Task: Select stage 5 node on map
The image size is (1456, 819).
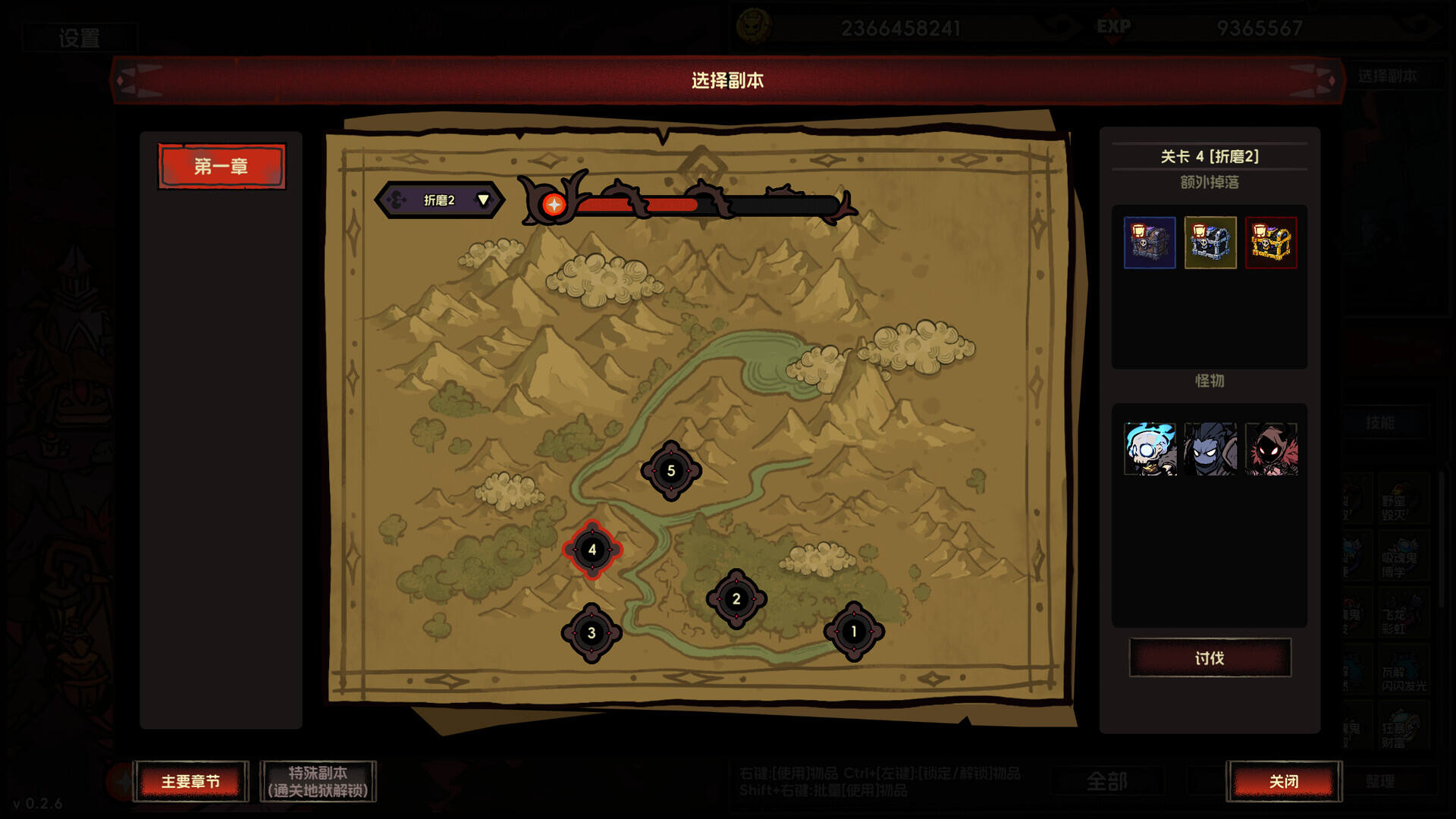Action: pos(671,471)
